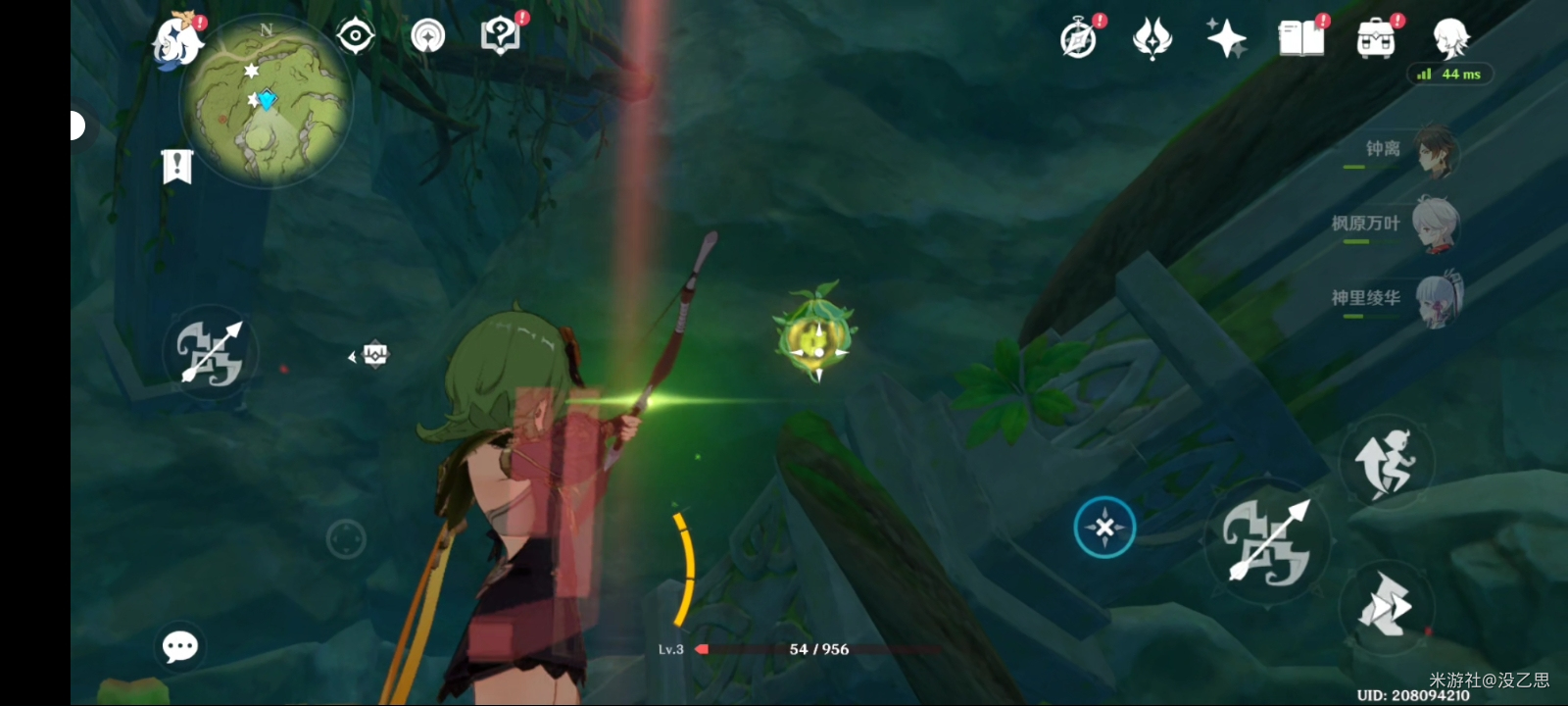
Task: Open the quest tutorial icon with alert
Action: pos(501,36)
